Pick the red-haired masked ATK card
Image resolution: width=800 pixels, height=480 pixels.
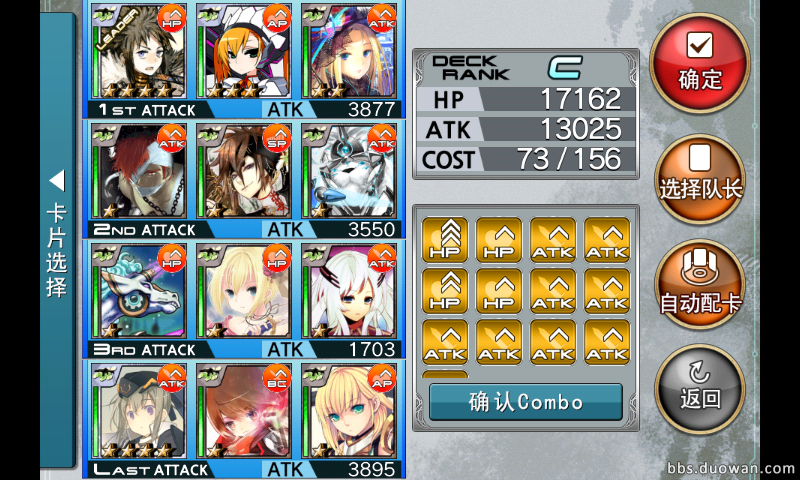tap(138, 170)
